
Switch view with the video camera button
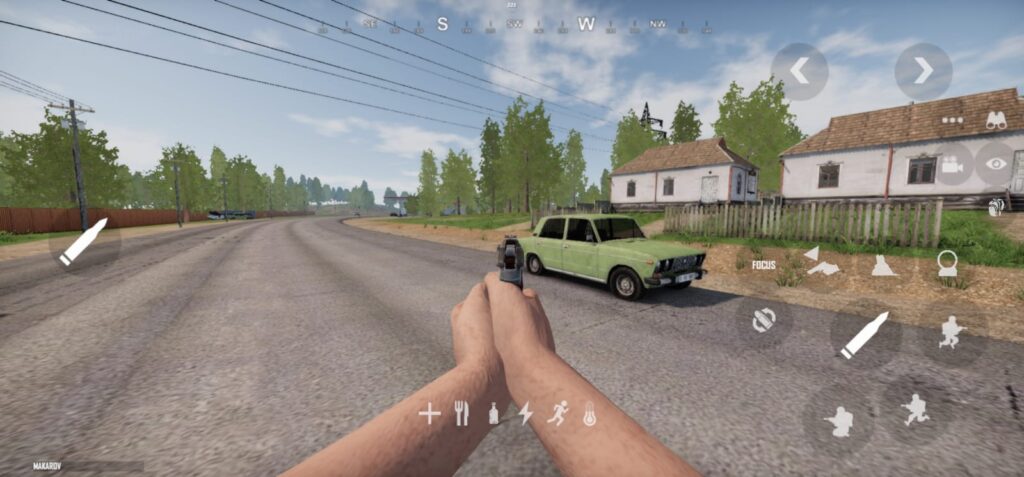(x=951, y=164)
